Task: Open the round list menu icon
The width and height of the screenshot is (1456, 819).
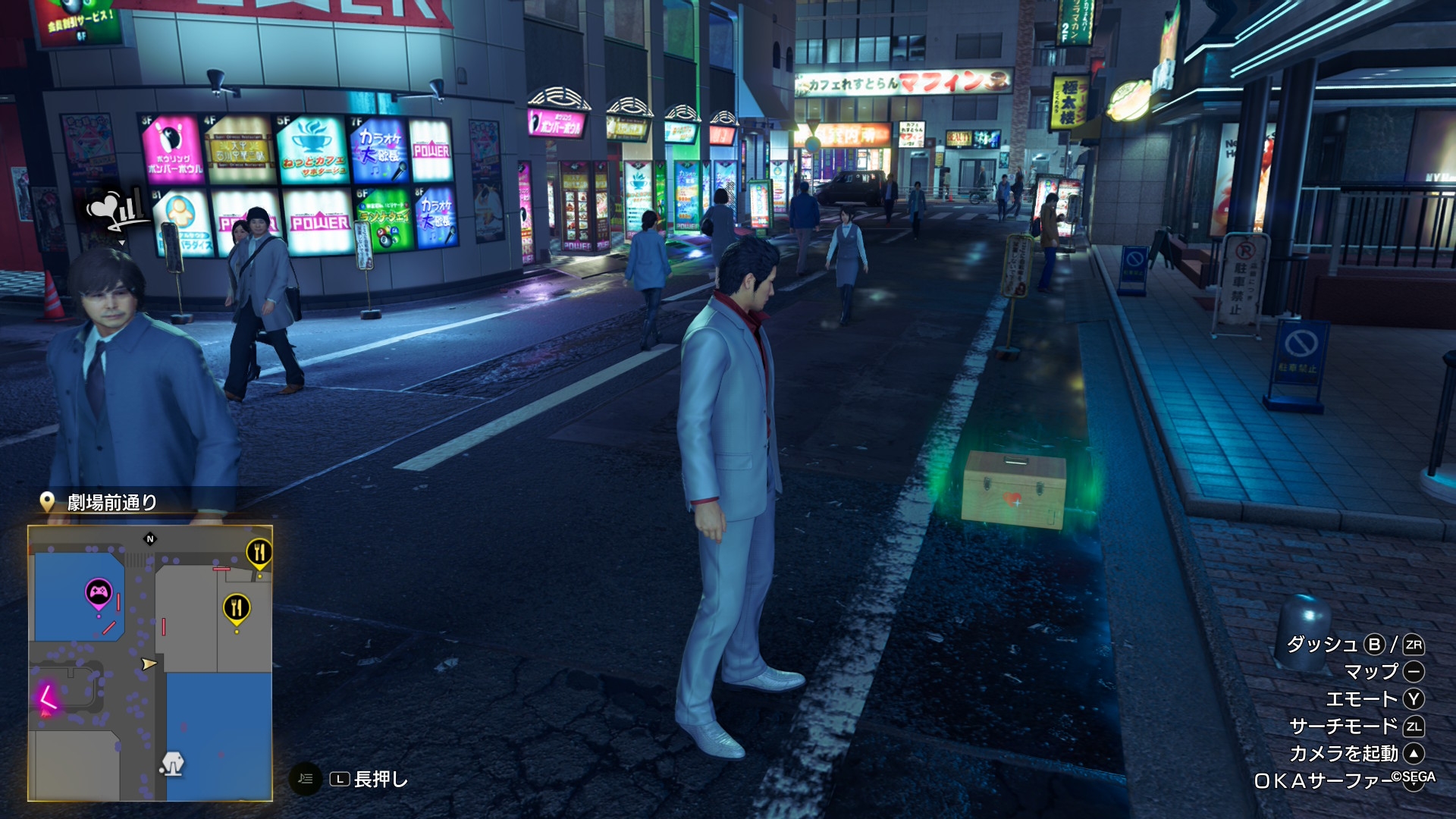Action: pyautogui.click(x=306, y=779)
